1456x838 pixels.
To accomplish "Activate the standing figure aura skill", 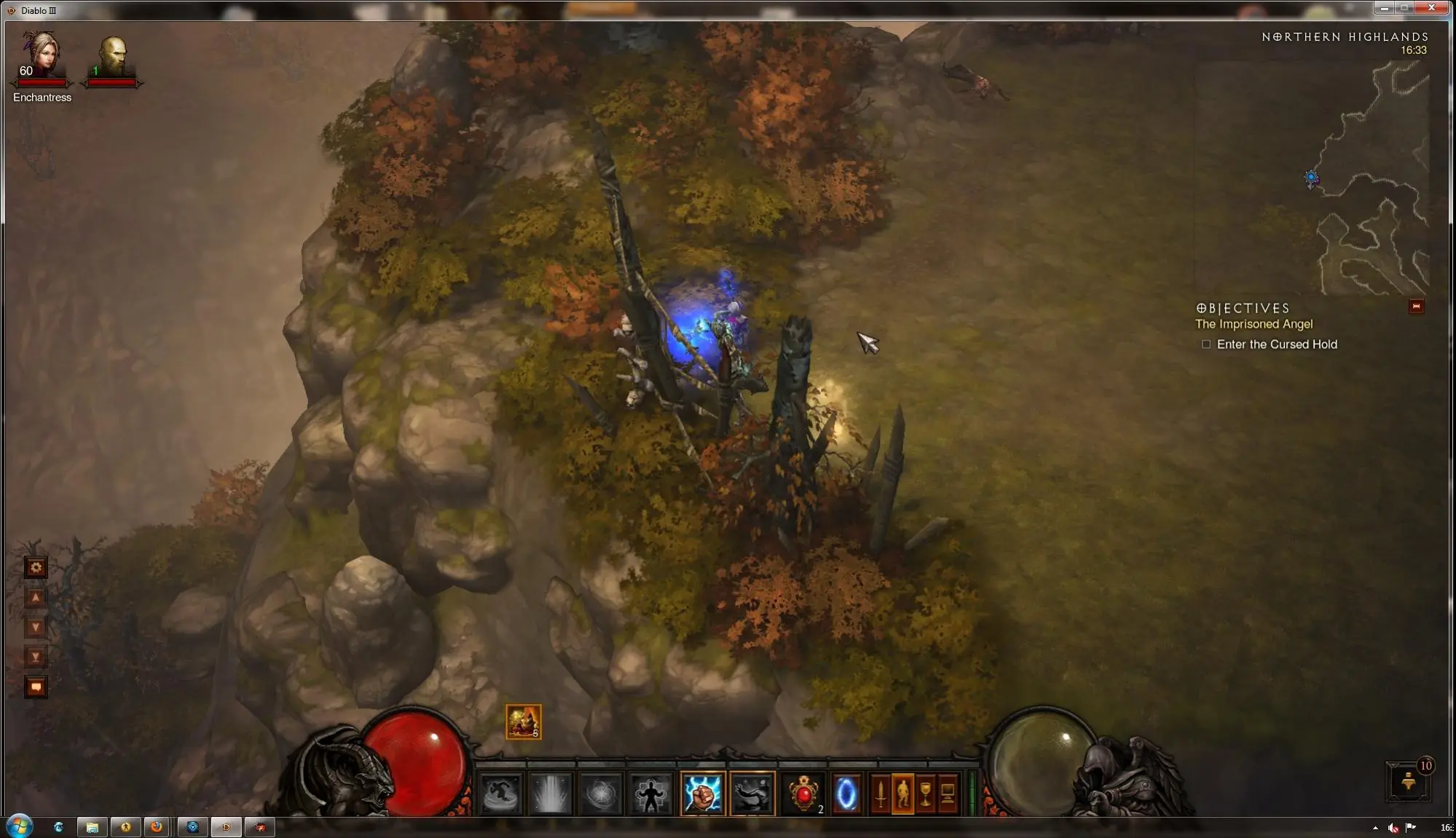I will [650, 794].
